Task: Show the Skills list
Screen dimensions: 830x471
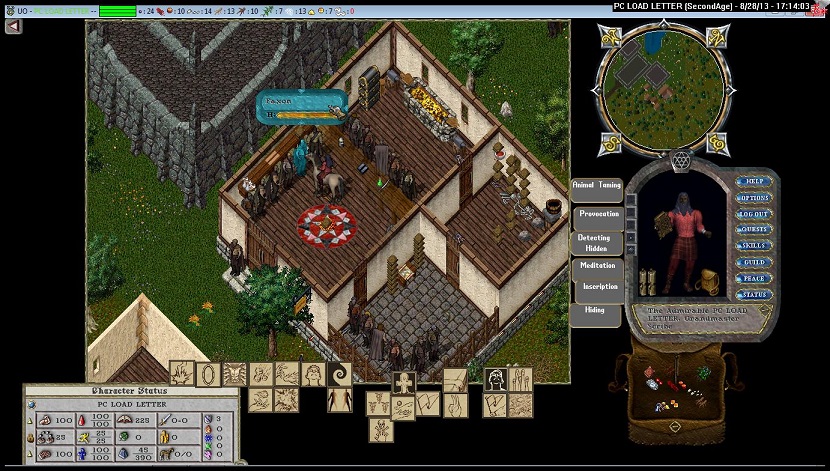Action: (754, 246)
